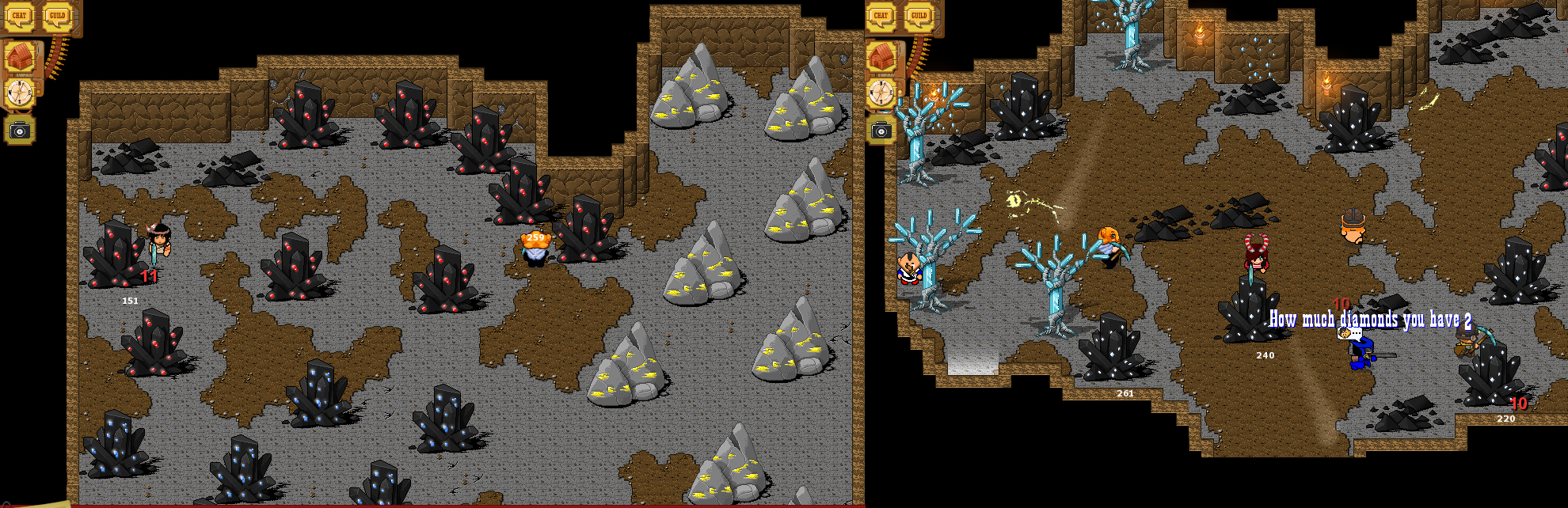The height and width of the screenshot is (508, 1568).
Task: Select the red cabin icon in the right game view
Action: [x=881, y=57]
